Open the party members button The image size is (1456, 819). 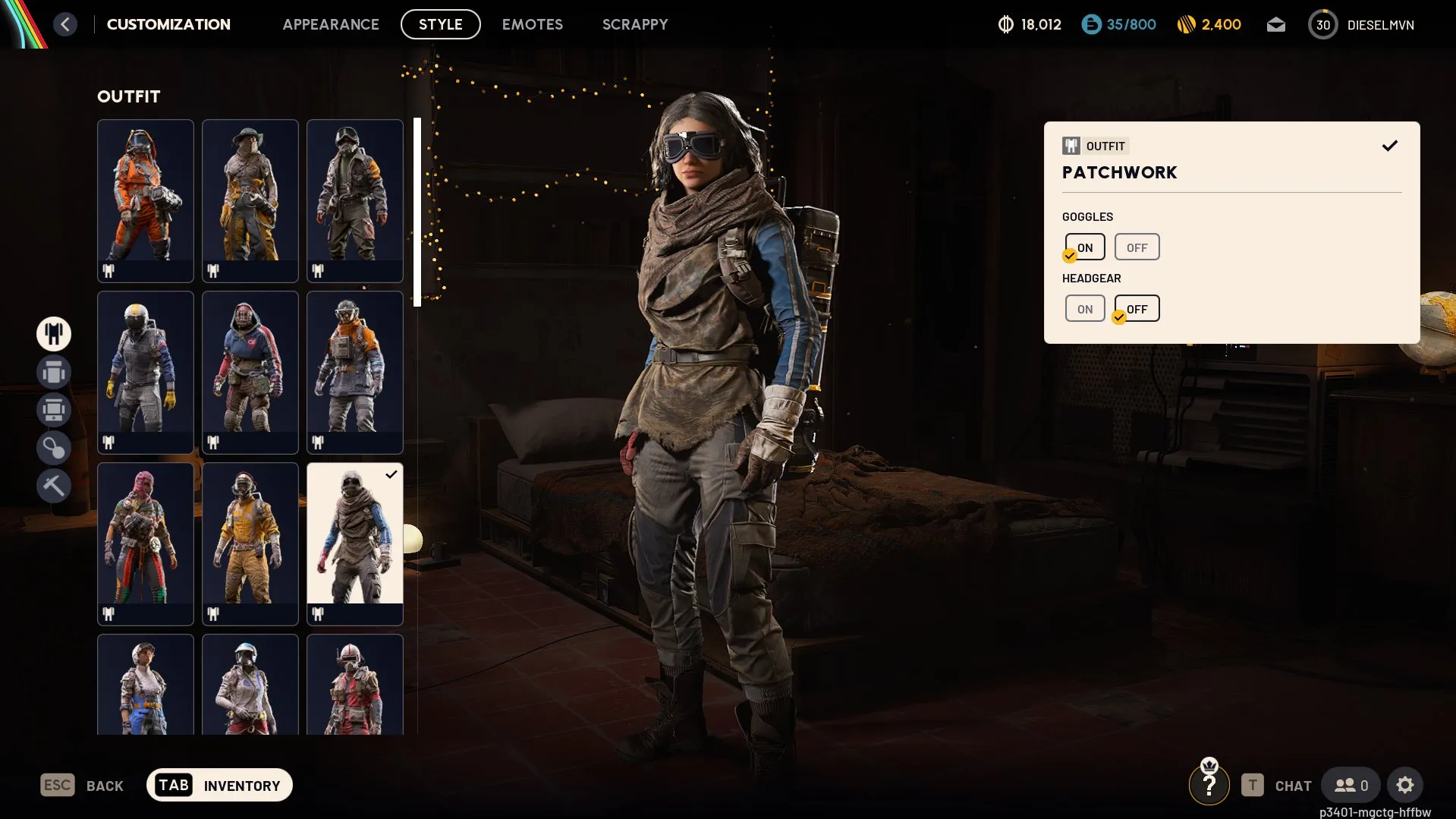(1351, 786)
